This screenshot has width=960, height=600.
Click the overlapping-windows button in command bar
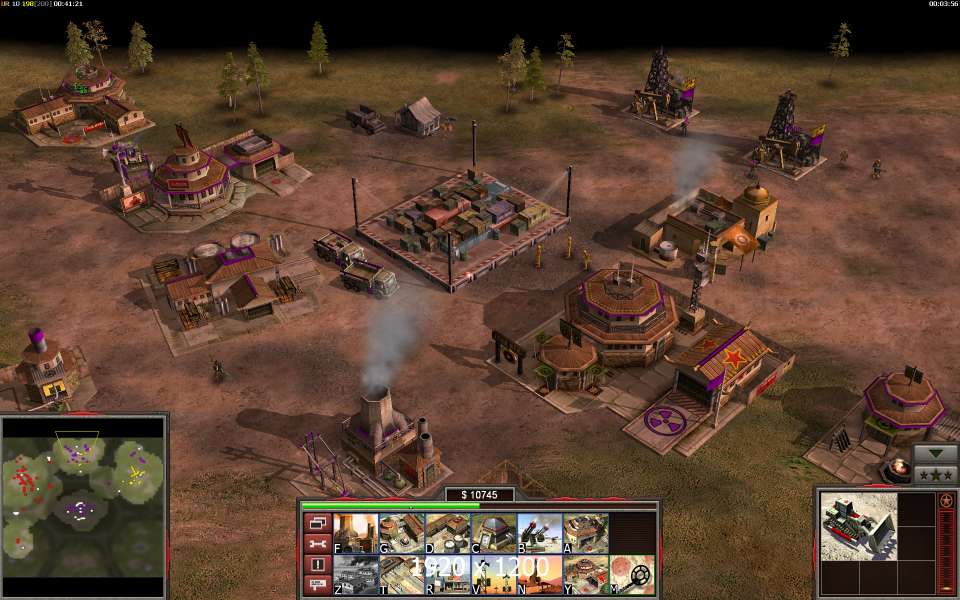point(317,523)
